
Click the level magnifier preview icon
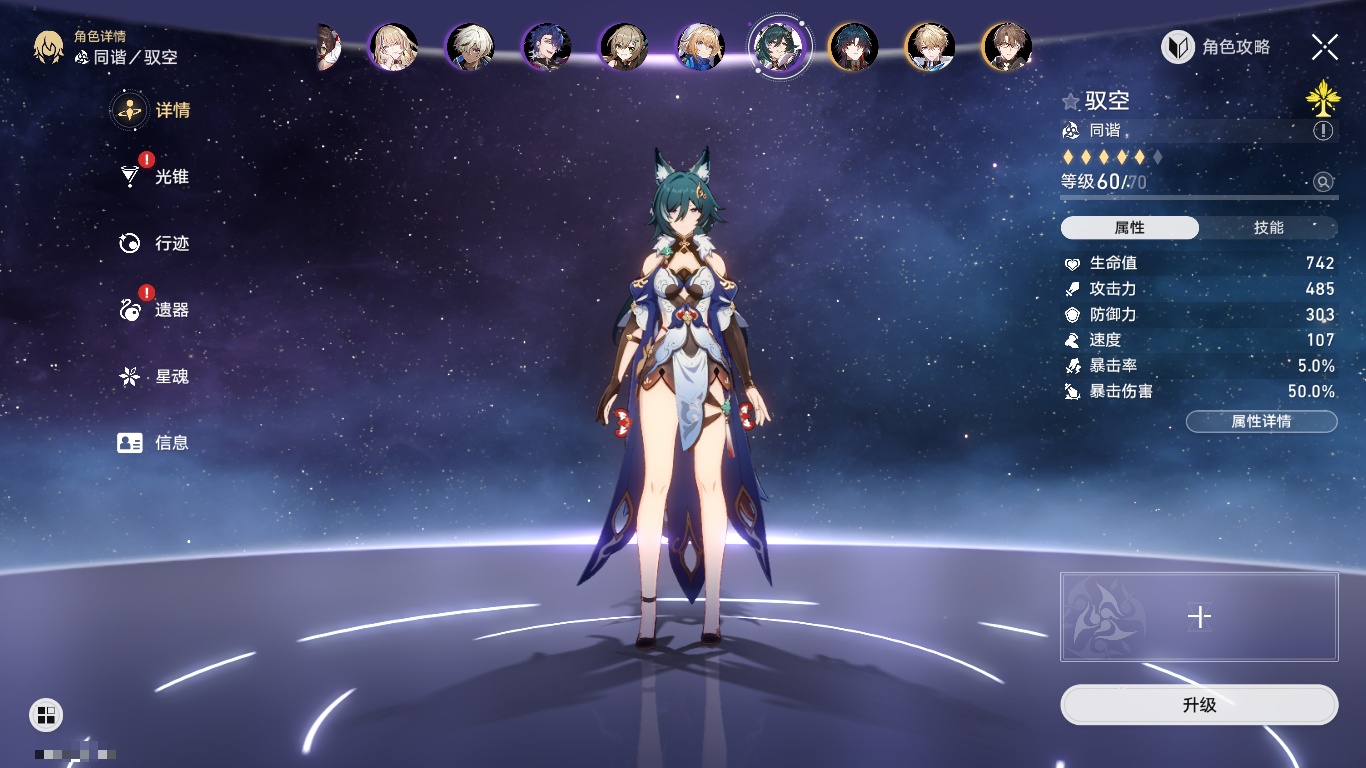(1323, 182)
